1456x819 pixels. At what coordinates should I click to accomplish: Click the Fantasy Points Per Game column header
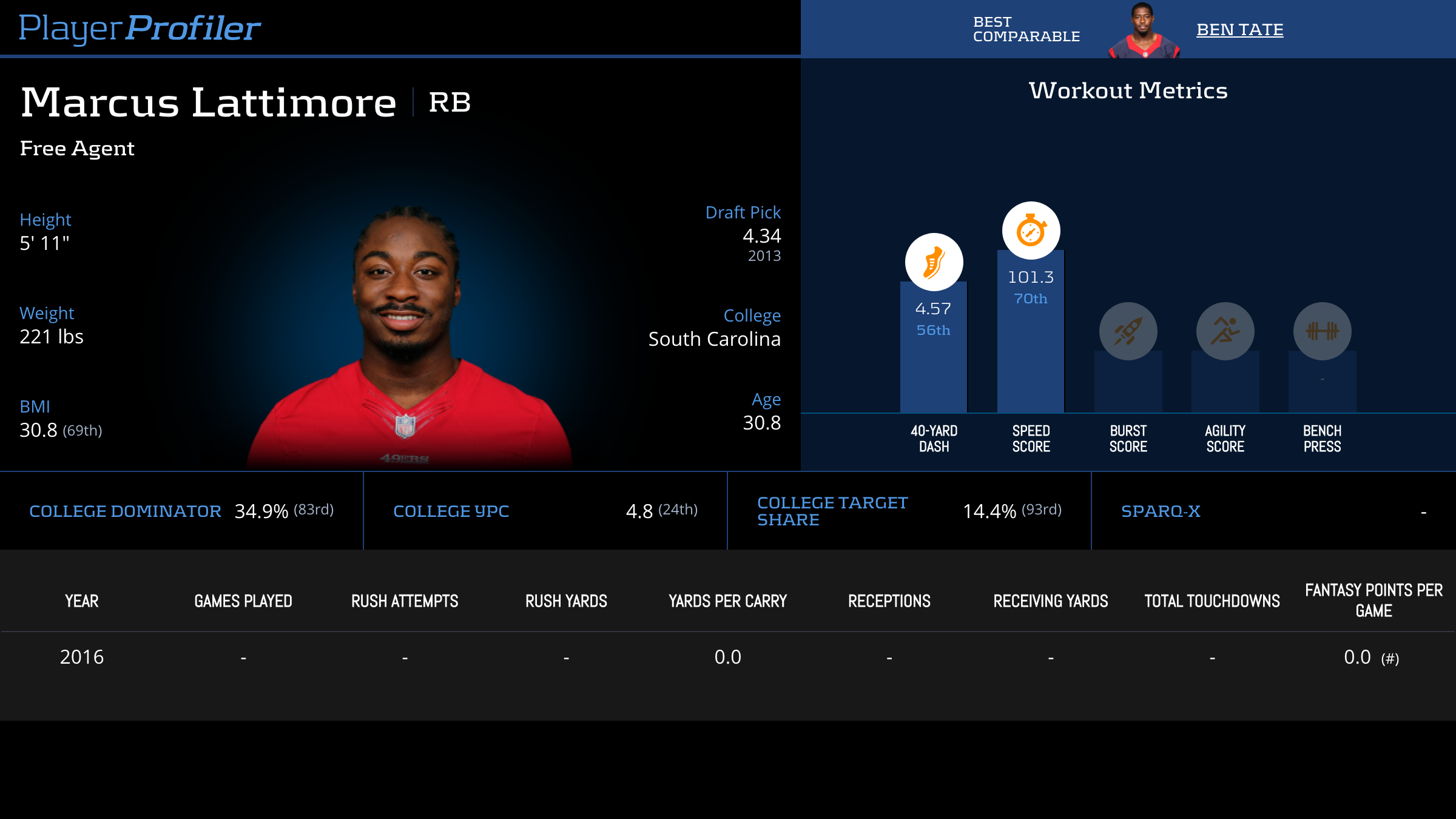pyautogui.click(x=1373, y=601)
